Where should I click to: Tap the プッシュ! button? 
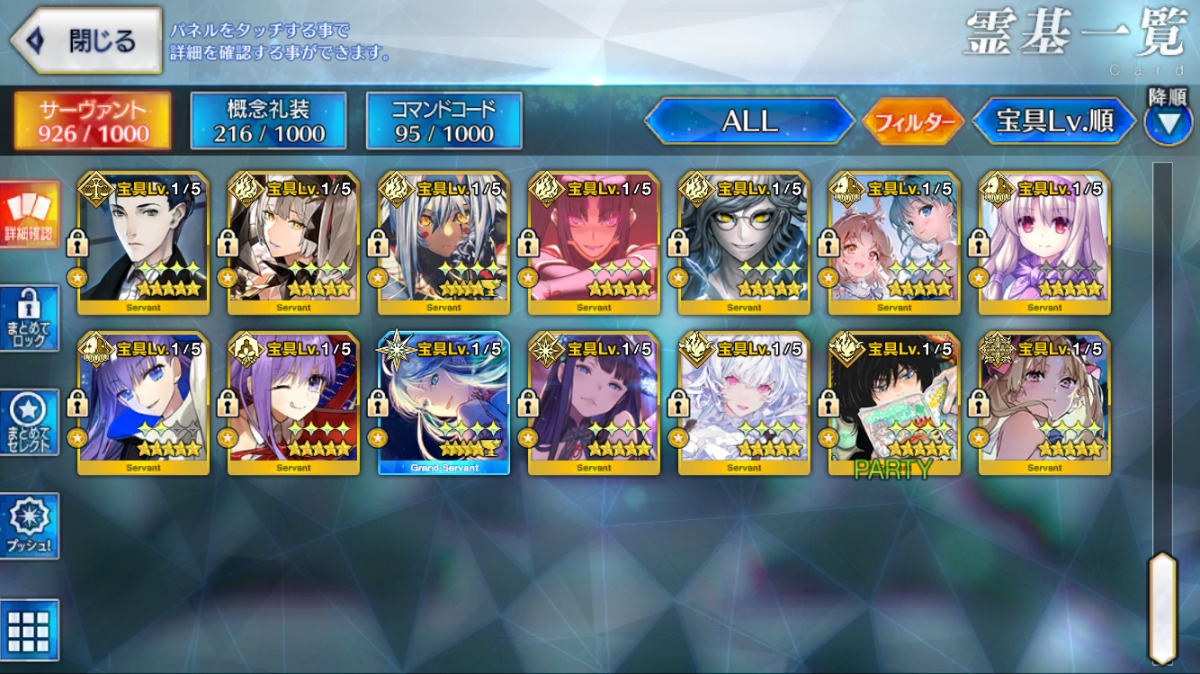pyautogui.click(x=30, y=525)
